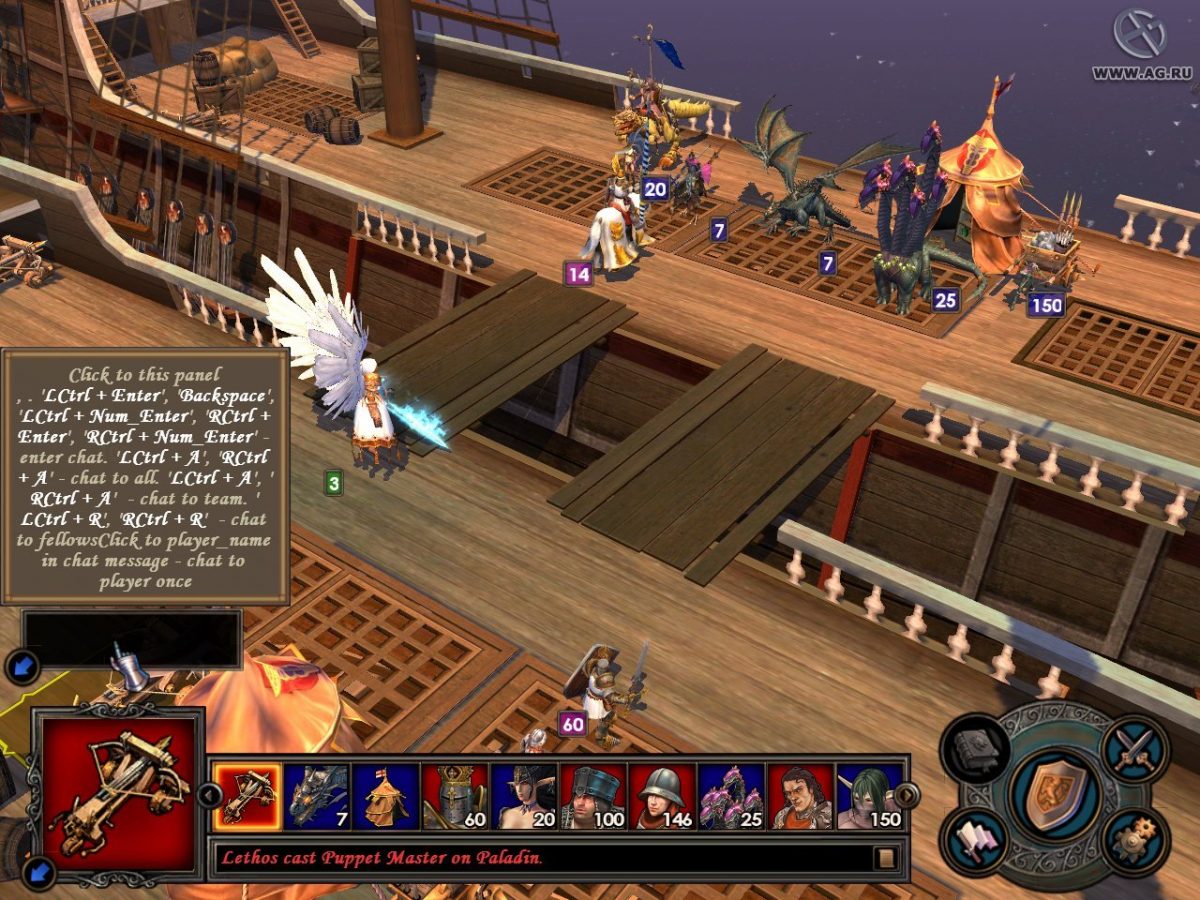This screenshot has width=1200, height=900.
Task: Click the large ballista active-unit portrait
Action: coord(119,791)
